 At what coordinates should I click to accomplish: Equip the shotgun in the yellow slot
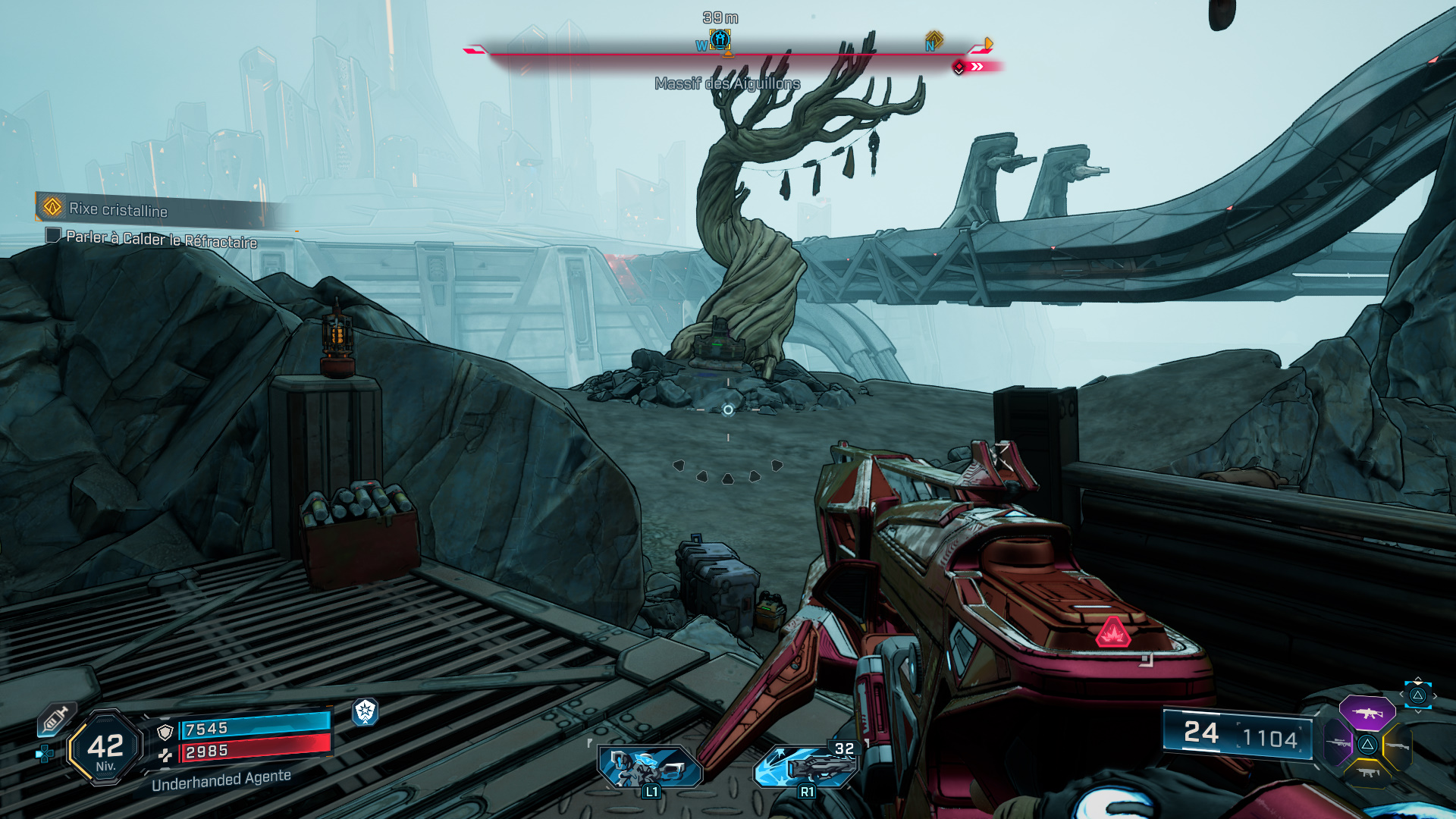click(1397, 747)
